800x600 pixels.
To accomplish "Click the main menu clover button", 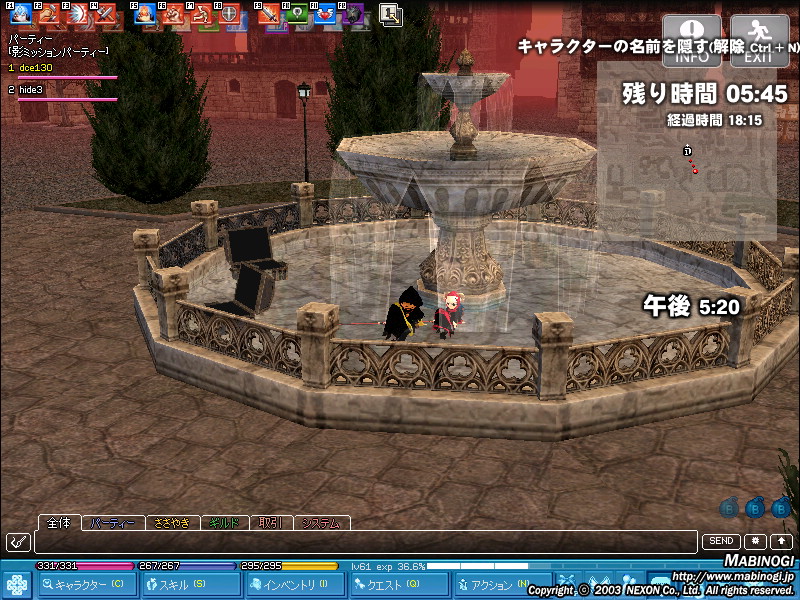I will tap(17, 585).
